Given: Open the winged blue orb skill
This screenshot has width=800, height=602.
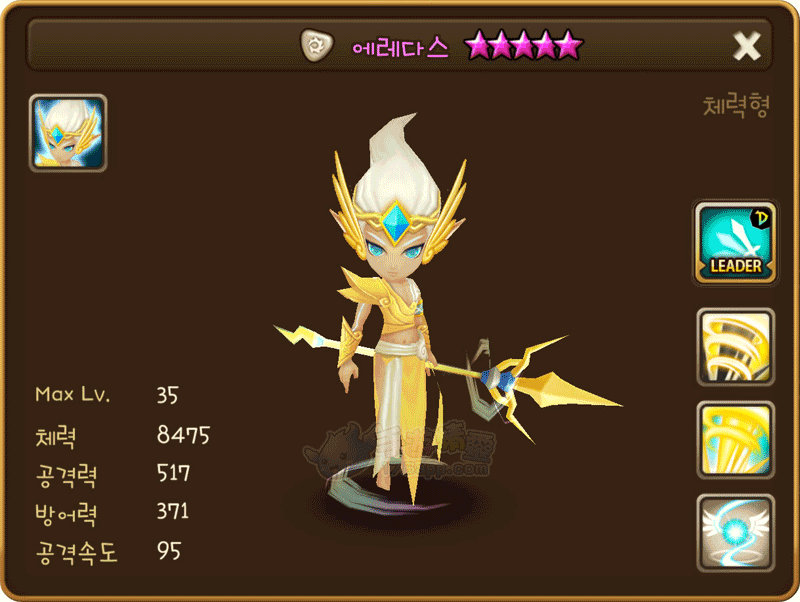Looking at the screenshot, I should (735, 532).
